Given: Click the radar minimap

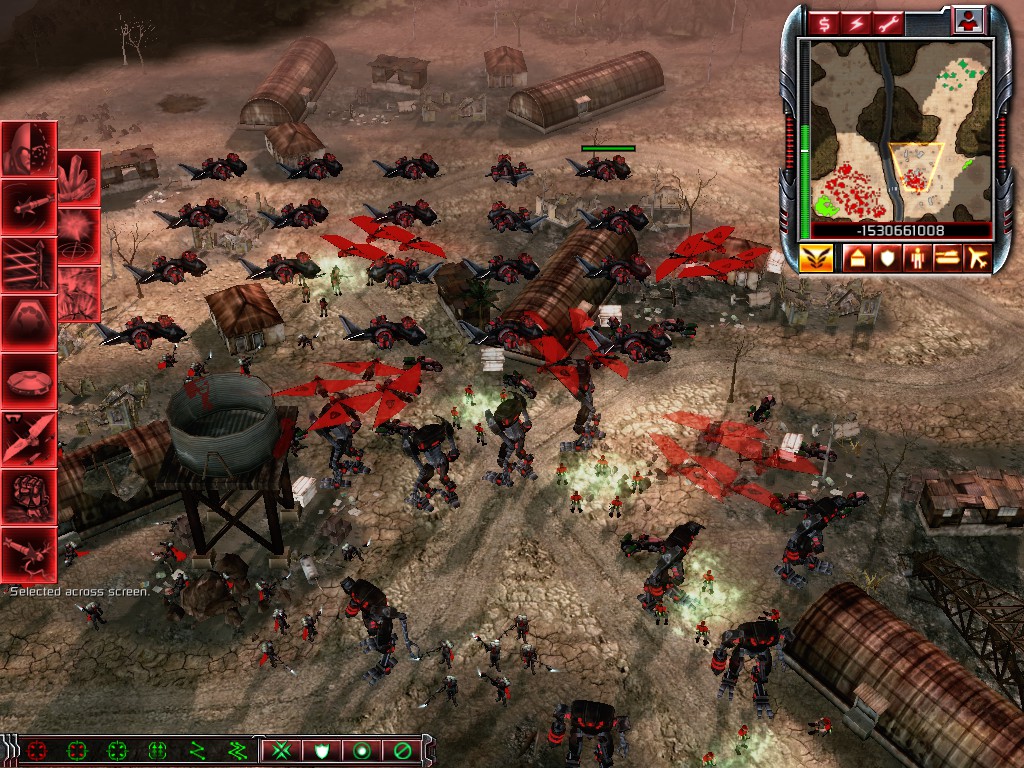Looking at the screenshot, I should (x=900, y=130).
